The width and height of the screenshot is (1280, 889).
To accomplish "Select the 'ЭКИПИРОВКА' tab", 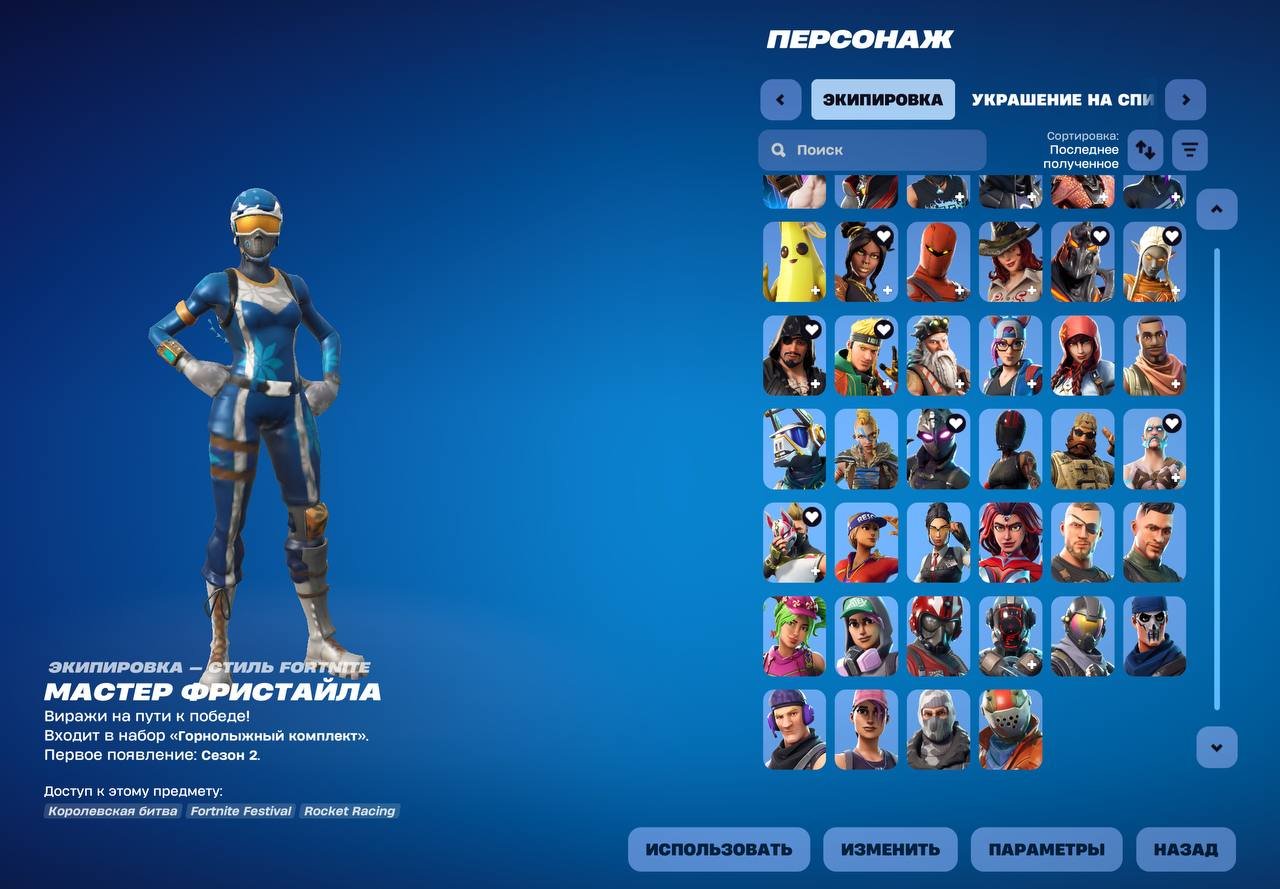I will [x=883, y=99].
